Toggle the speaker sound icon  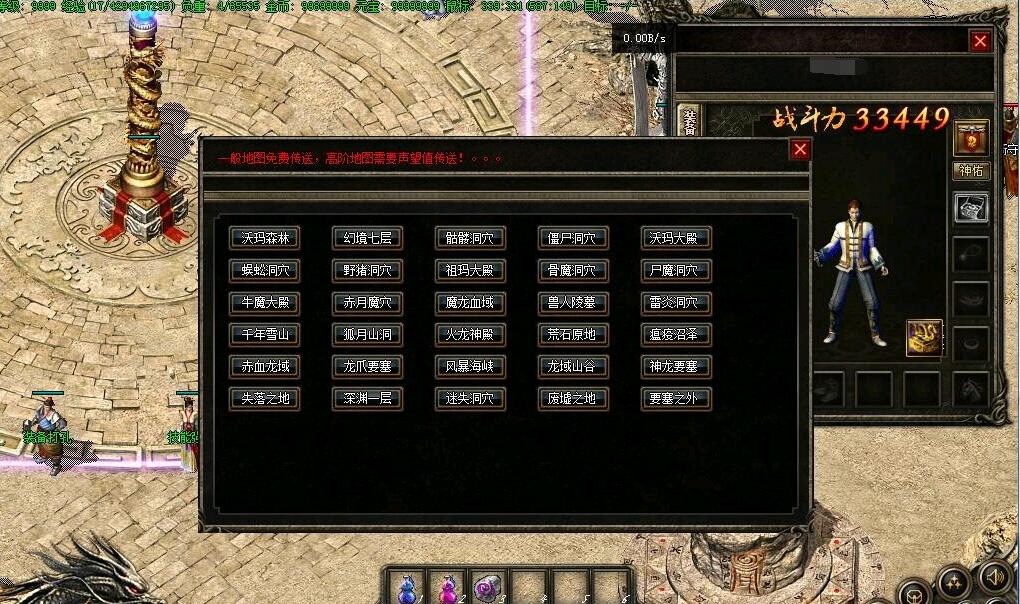click(994, 577)
